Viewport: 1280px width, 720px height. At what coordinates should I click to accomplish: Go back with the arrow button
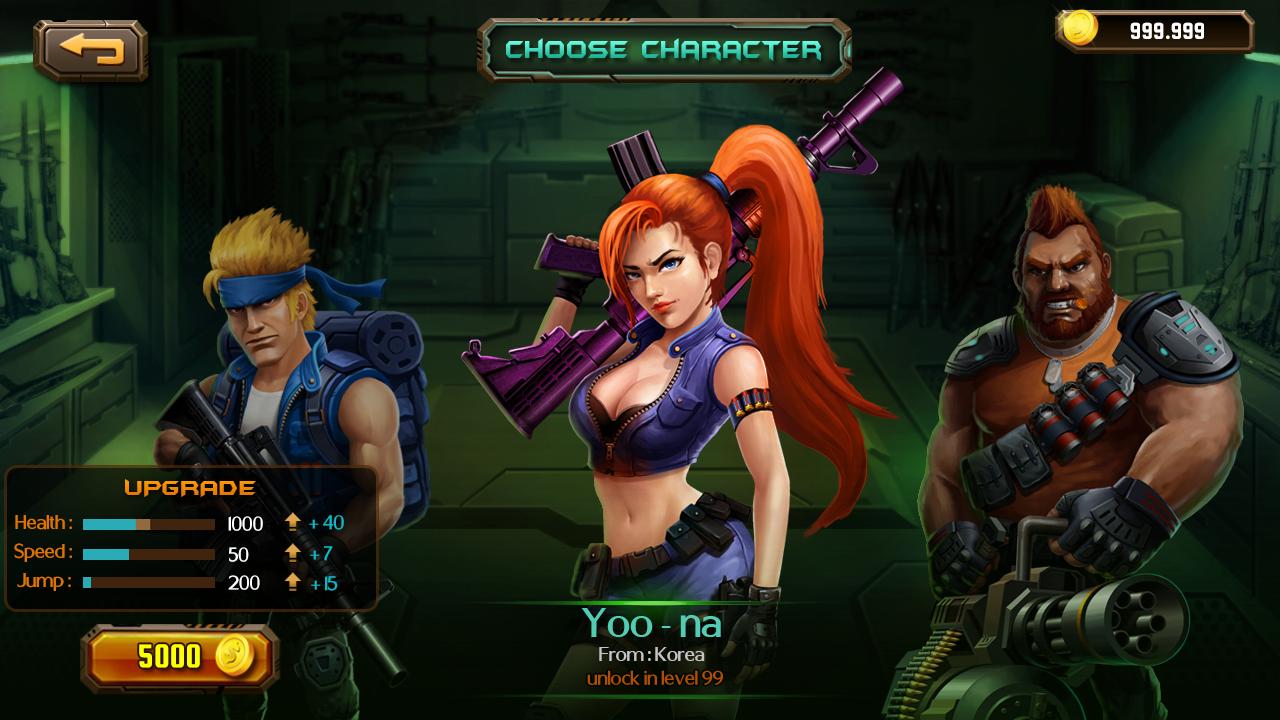pos(91,49)
